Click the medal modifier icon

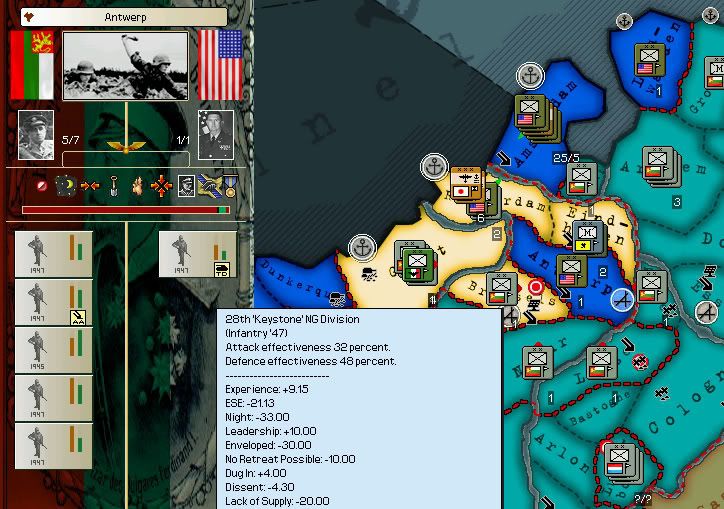tap(230, 185)
